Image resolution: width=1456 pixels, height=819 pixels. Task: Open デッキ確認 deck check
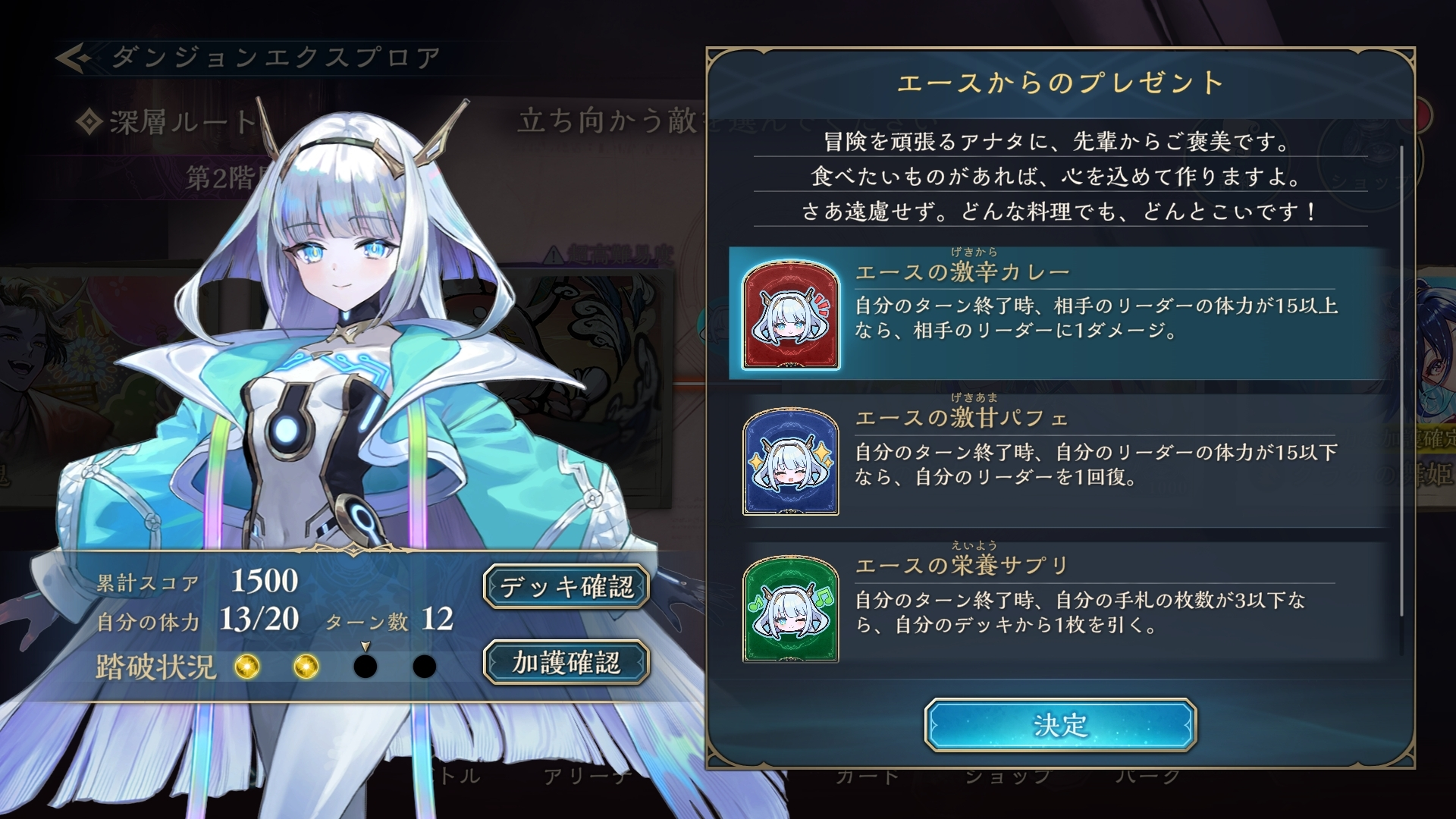pyautogui.click(x=566, y=586)
